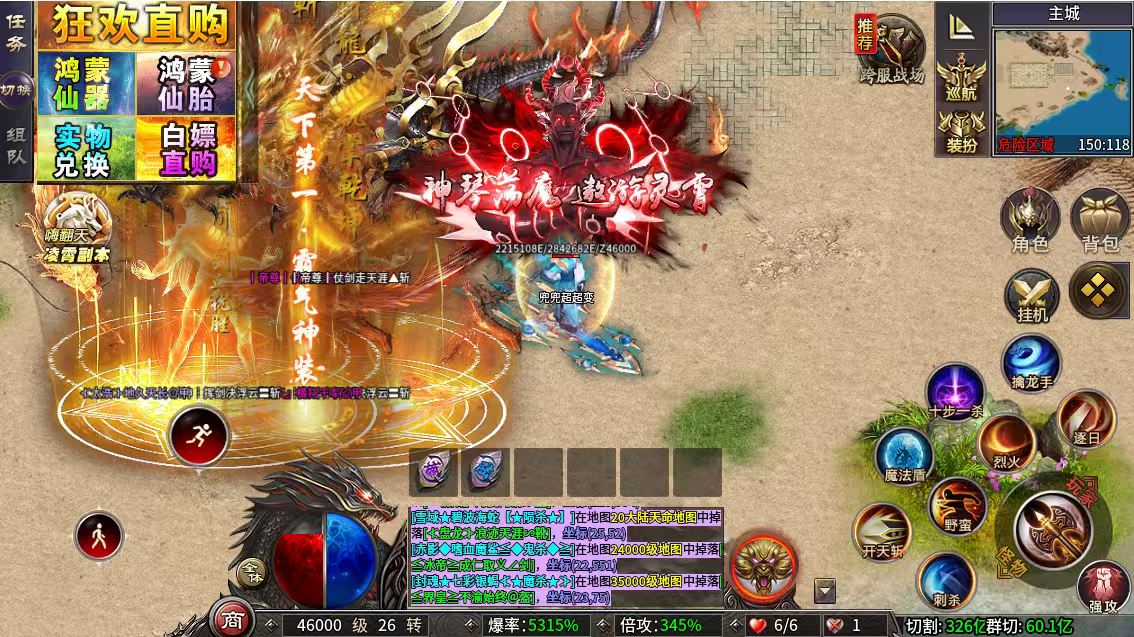Open the 装扮 costume menu

coord(962,131)
